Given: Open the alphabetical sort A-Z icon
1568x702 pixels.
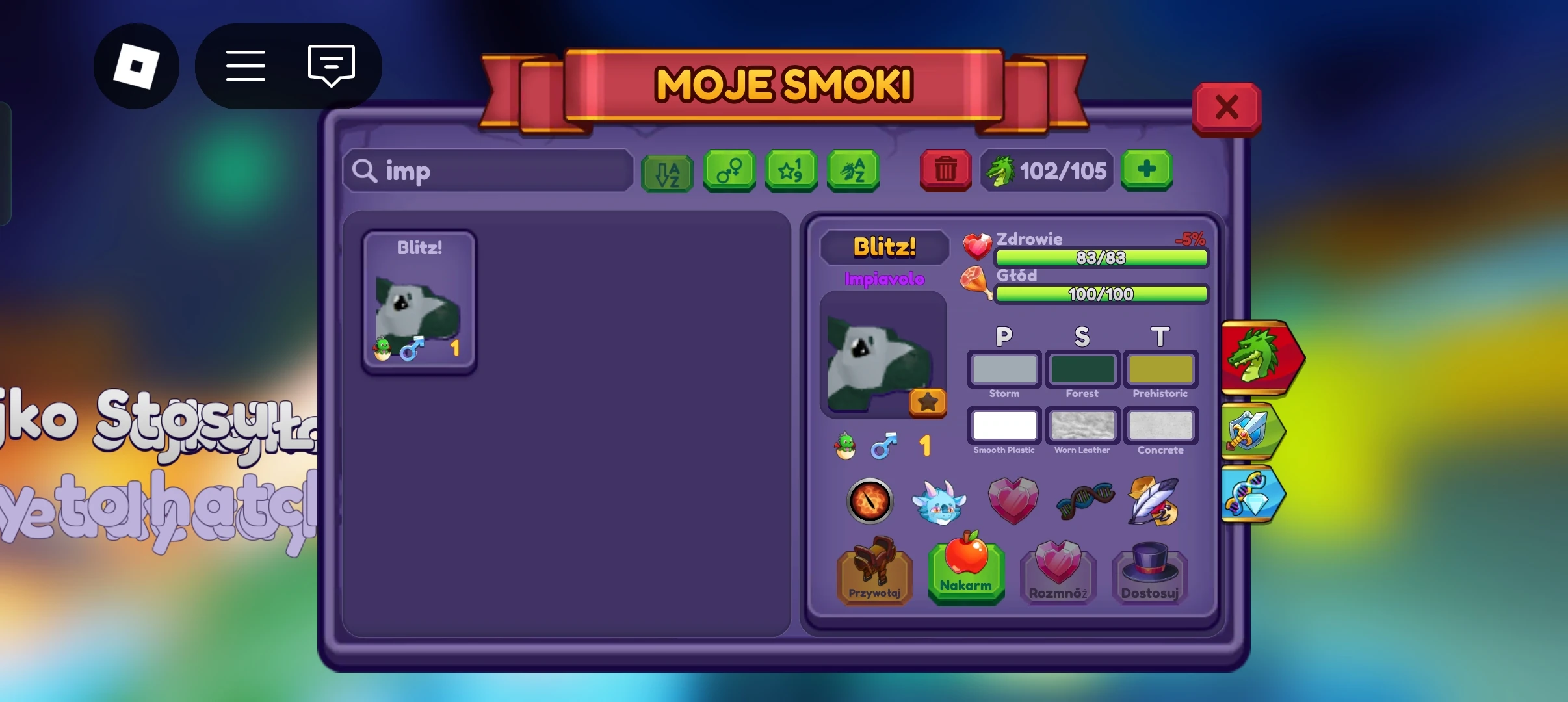Looking at the screenshot, I should pyautogui.click(x=666, y=171).
